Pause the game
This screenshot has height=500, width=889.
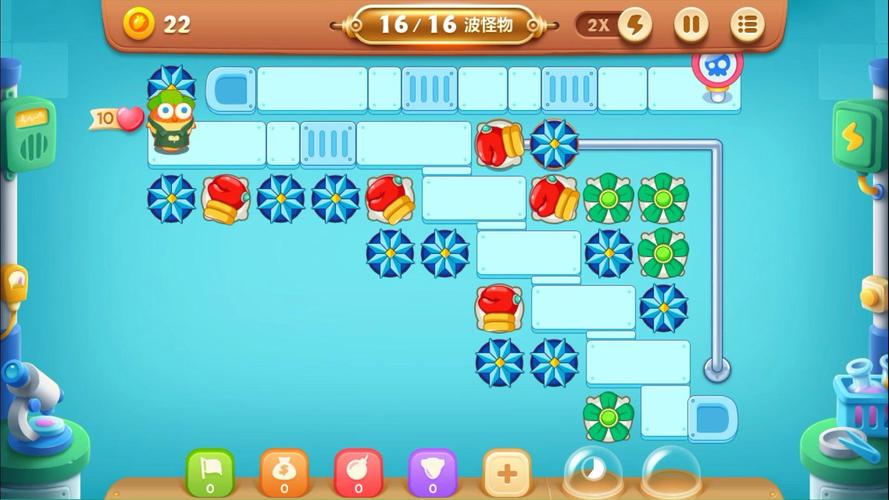coord(690,24)
